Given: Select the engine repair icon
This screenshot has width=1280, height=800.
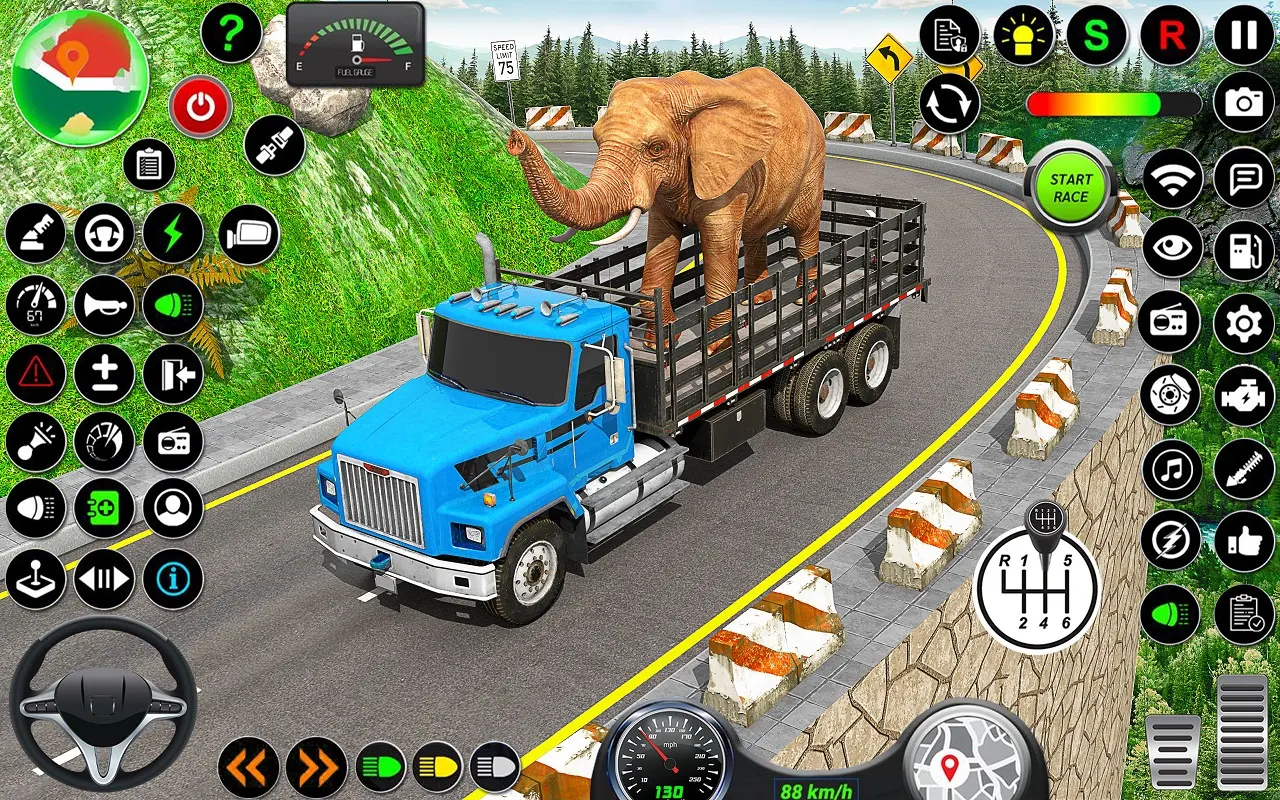Looking at the screenshot, I should 1243,394.
